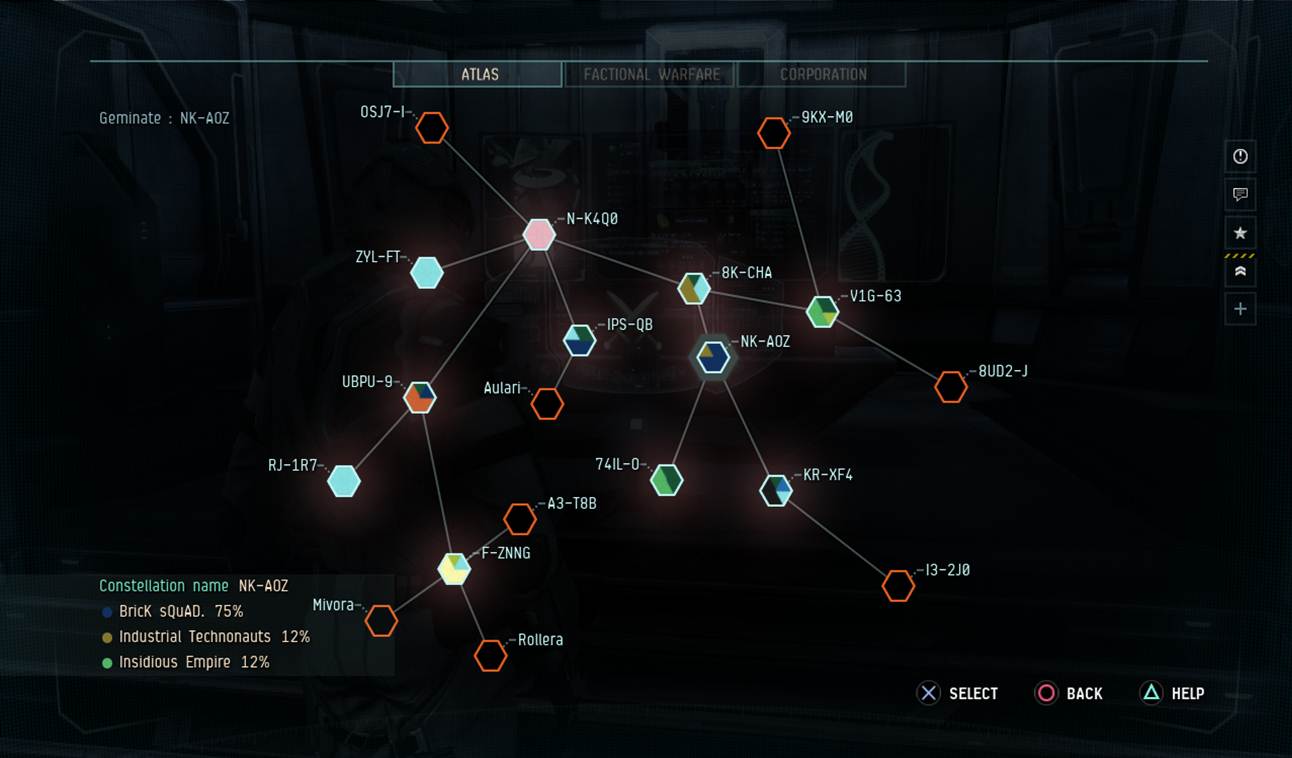Select the RJ-1R7 system hexagon
Screen dimensions: 1292x758
tap(344, 480)
